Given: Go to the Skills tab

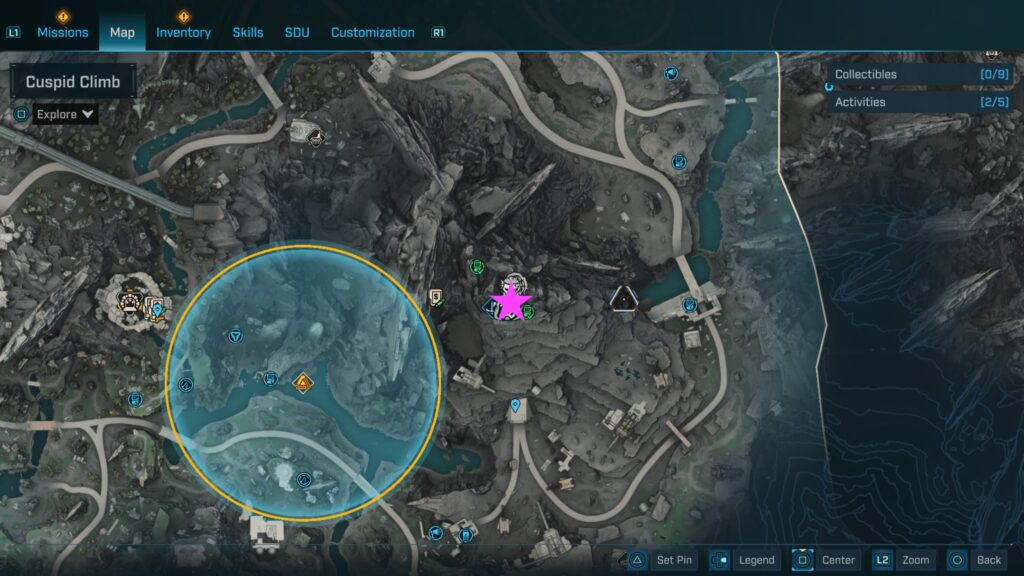Looking at the screenshot, I should [248, 32].
